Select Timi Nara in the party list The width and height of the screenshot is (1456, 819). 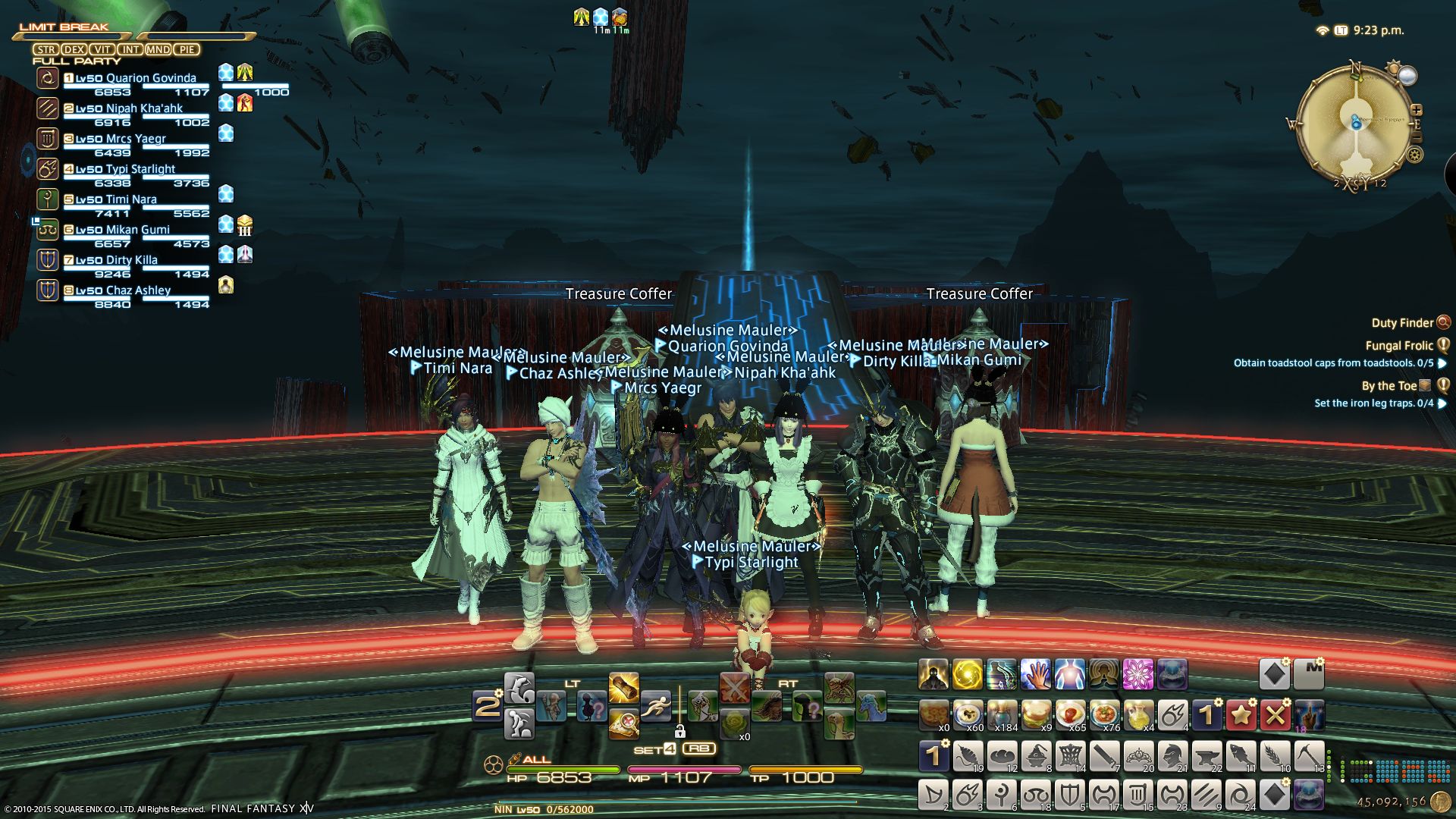131,200
